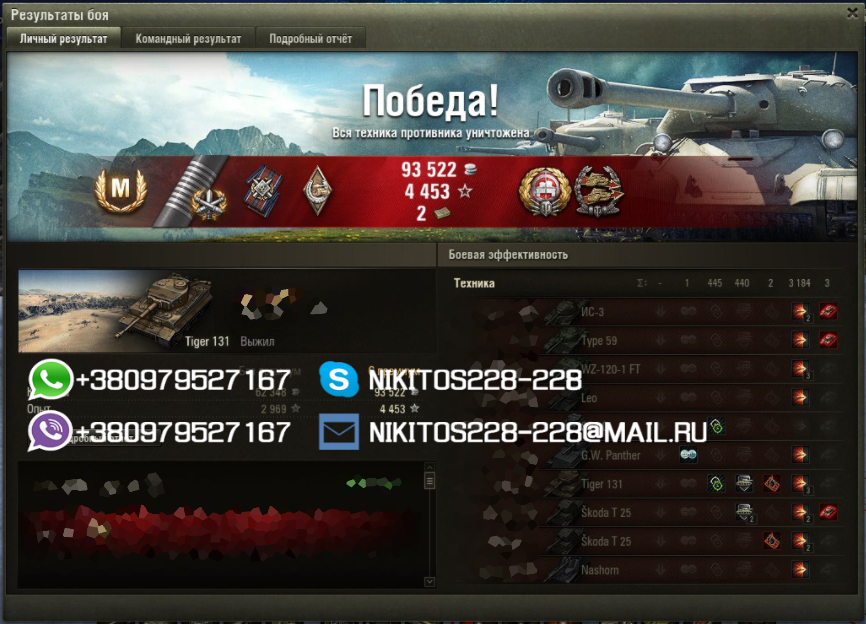Open the Подробный отчёт tab

click(311, 39)
